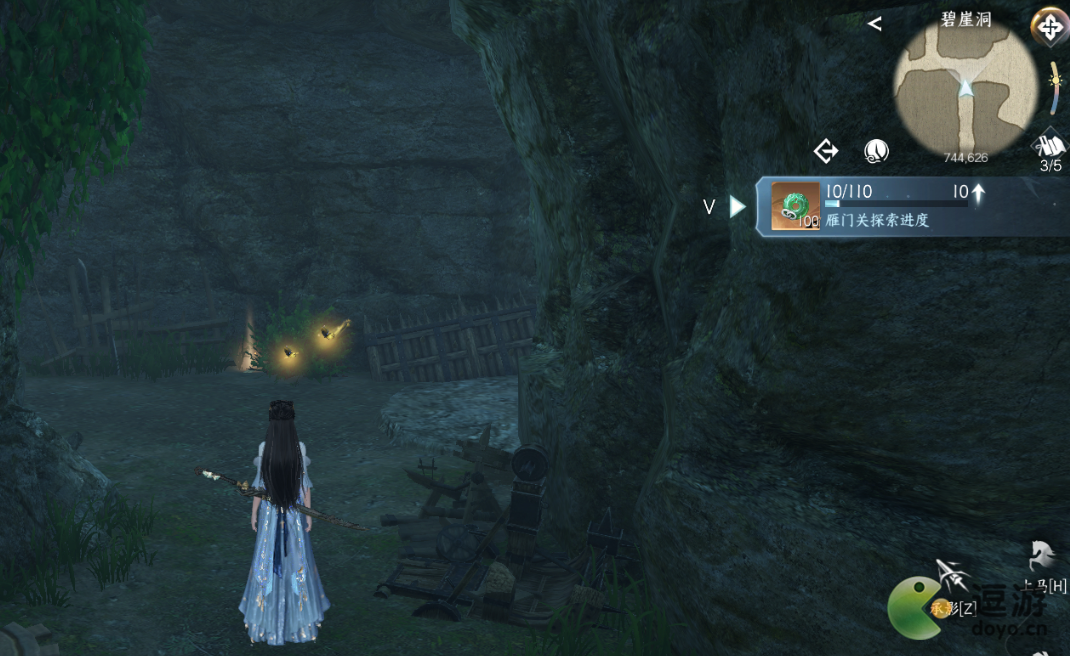Click the sun marker on the day-night gauge

[1055, 78]
